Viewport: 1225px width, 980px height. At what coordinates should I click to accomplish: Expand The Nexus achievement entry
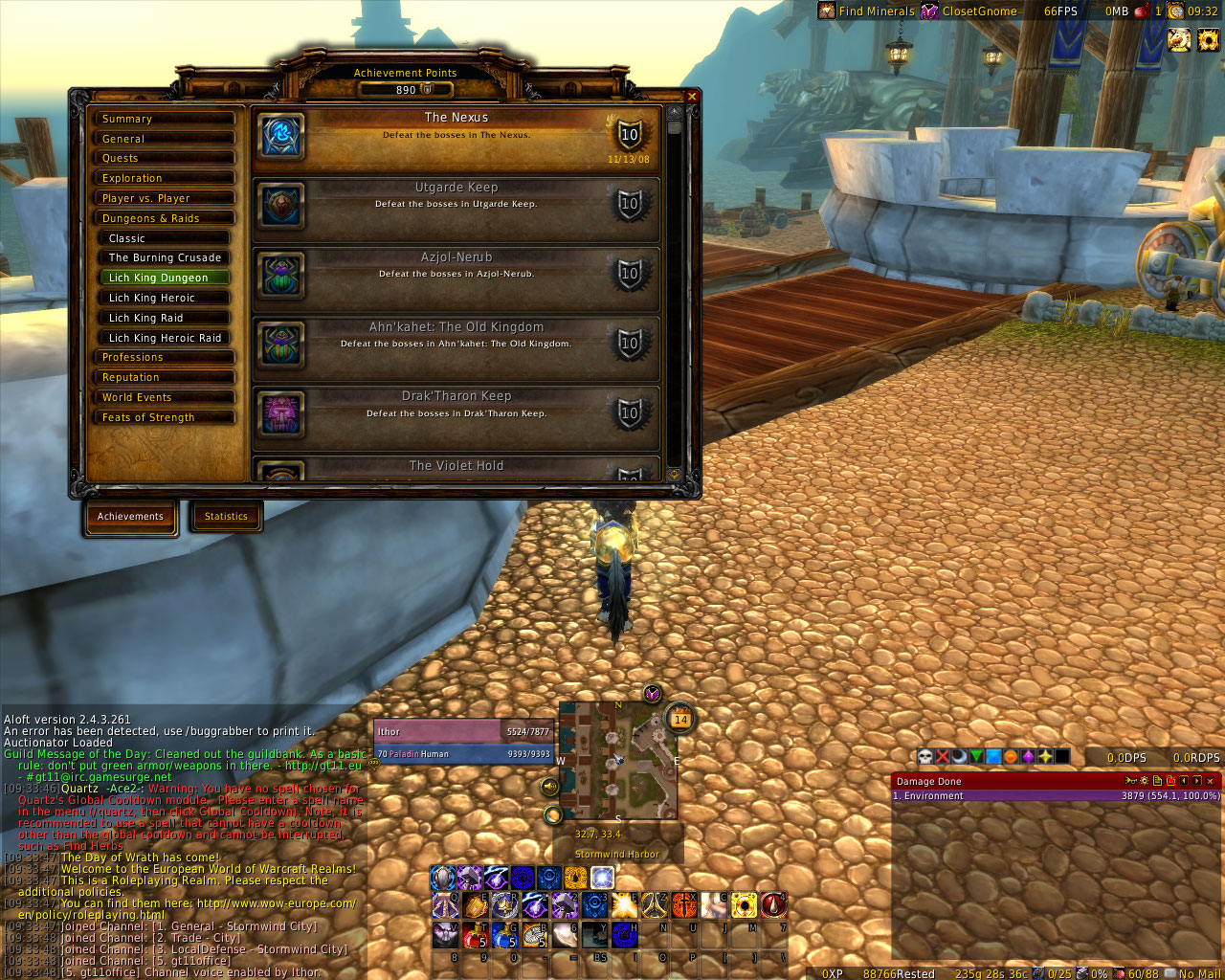point(457,138)
